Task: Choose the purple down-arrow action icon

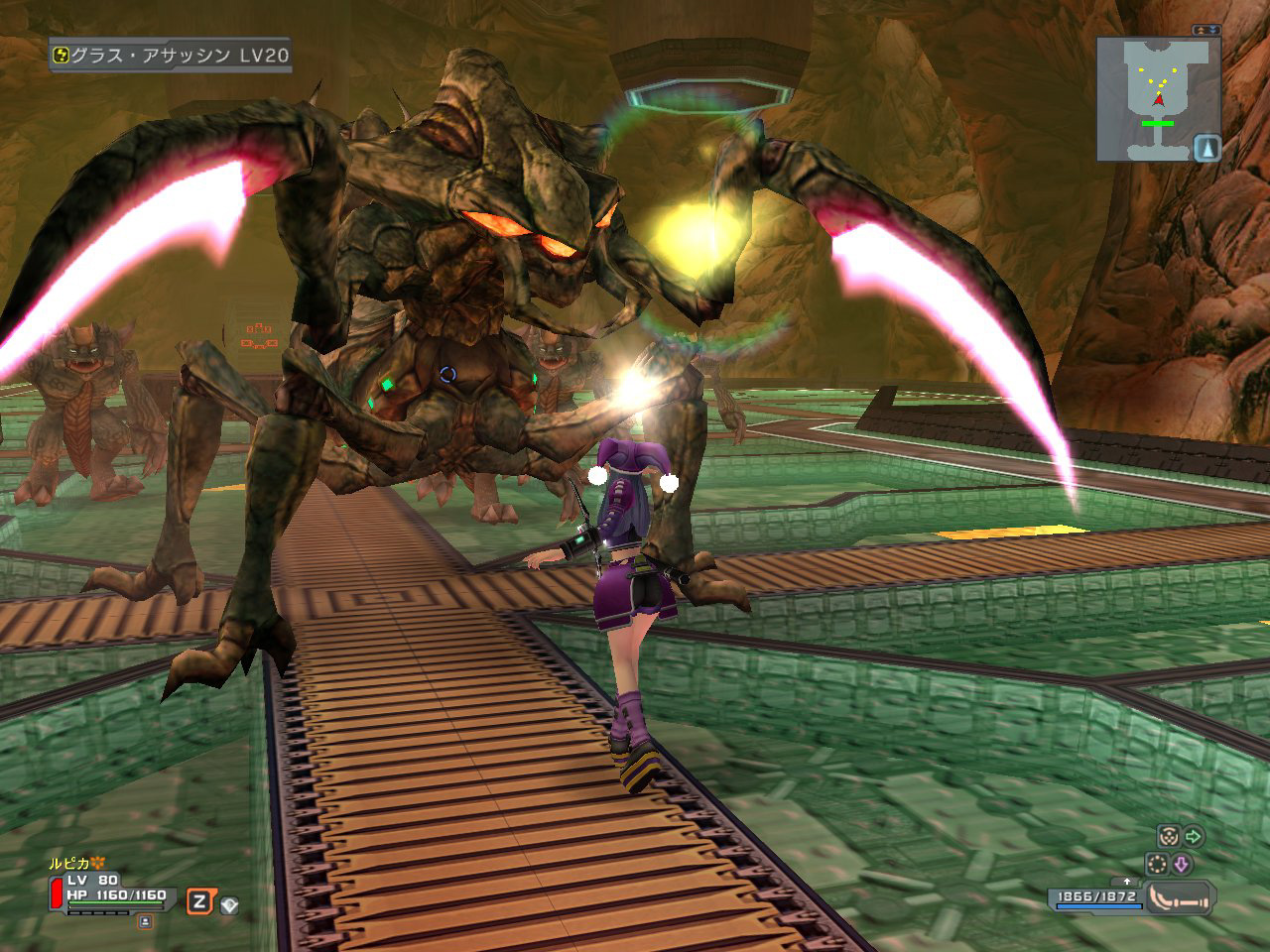Action: click(1181, 863)
